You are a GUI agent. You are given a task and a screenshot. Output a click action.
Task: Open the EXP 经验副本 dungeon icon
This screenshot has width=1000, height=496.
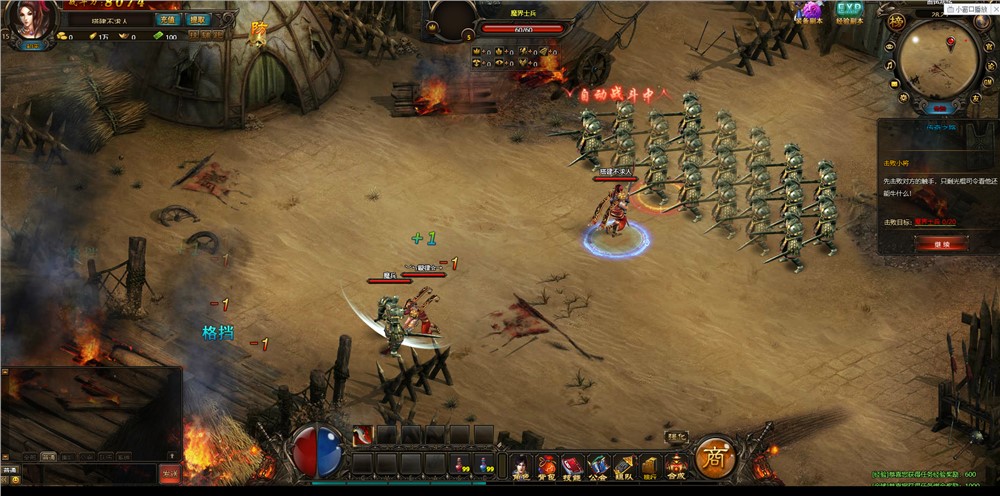point(849,12)
